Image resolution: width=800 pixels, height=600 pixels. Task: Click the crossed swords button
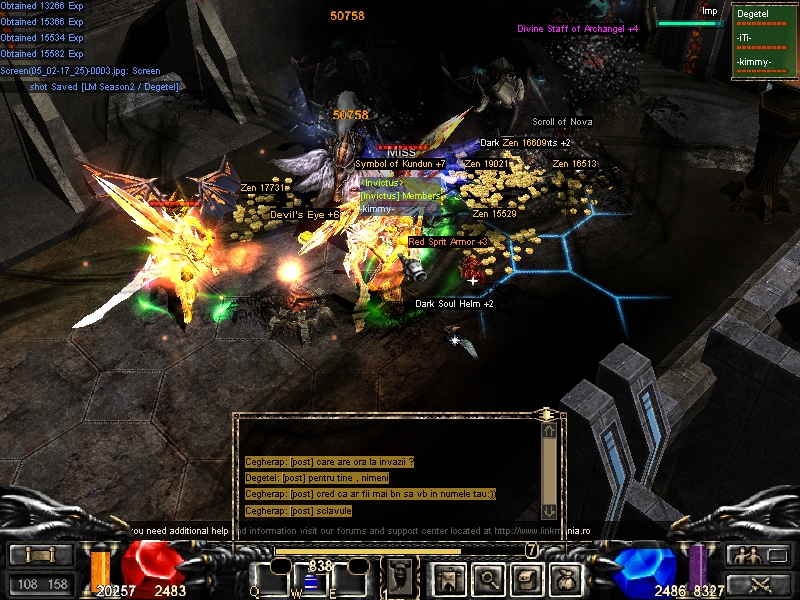(x=757, y=584)
